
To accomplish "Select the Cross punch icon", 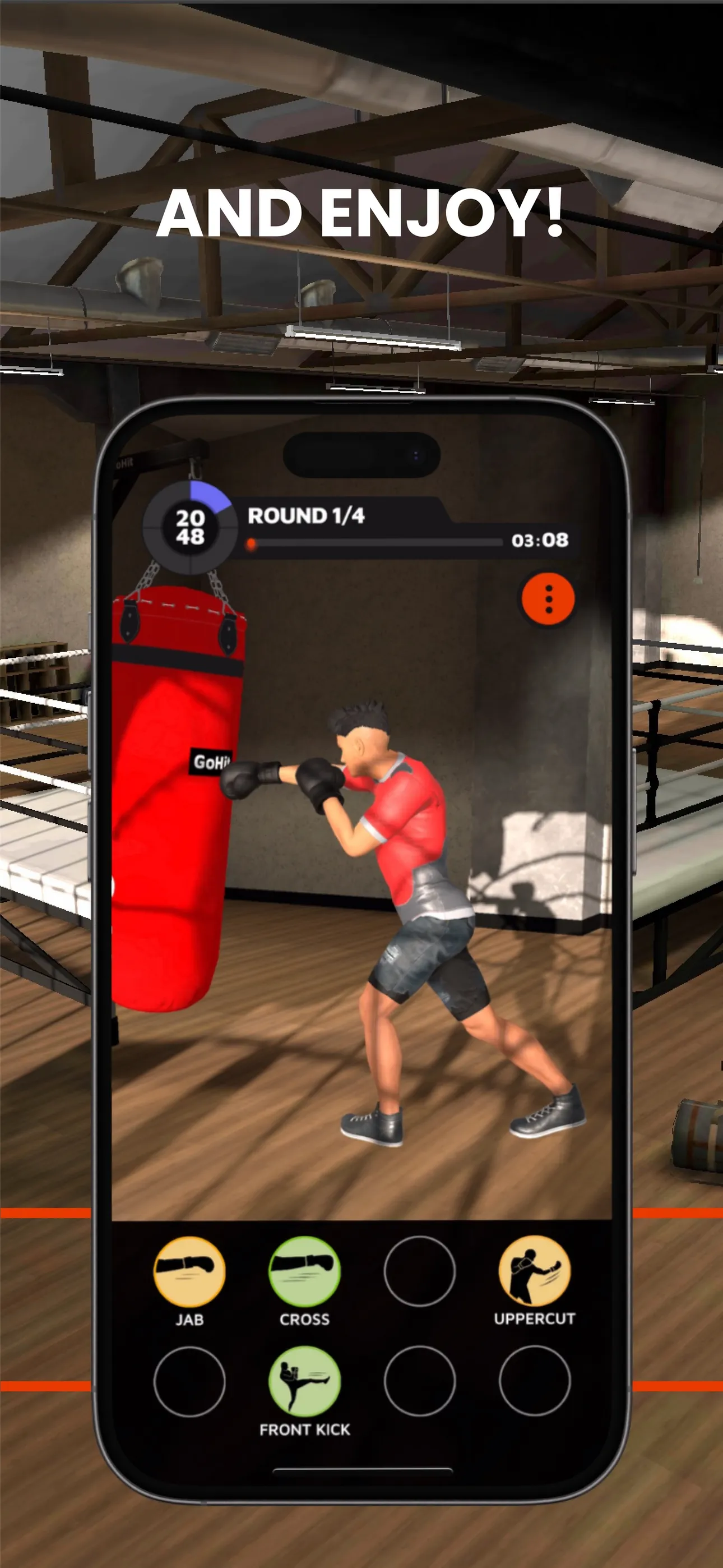I will pyautogui.click(x=304, y=1271).
